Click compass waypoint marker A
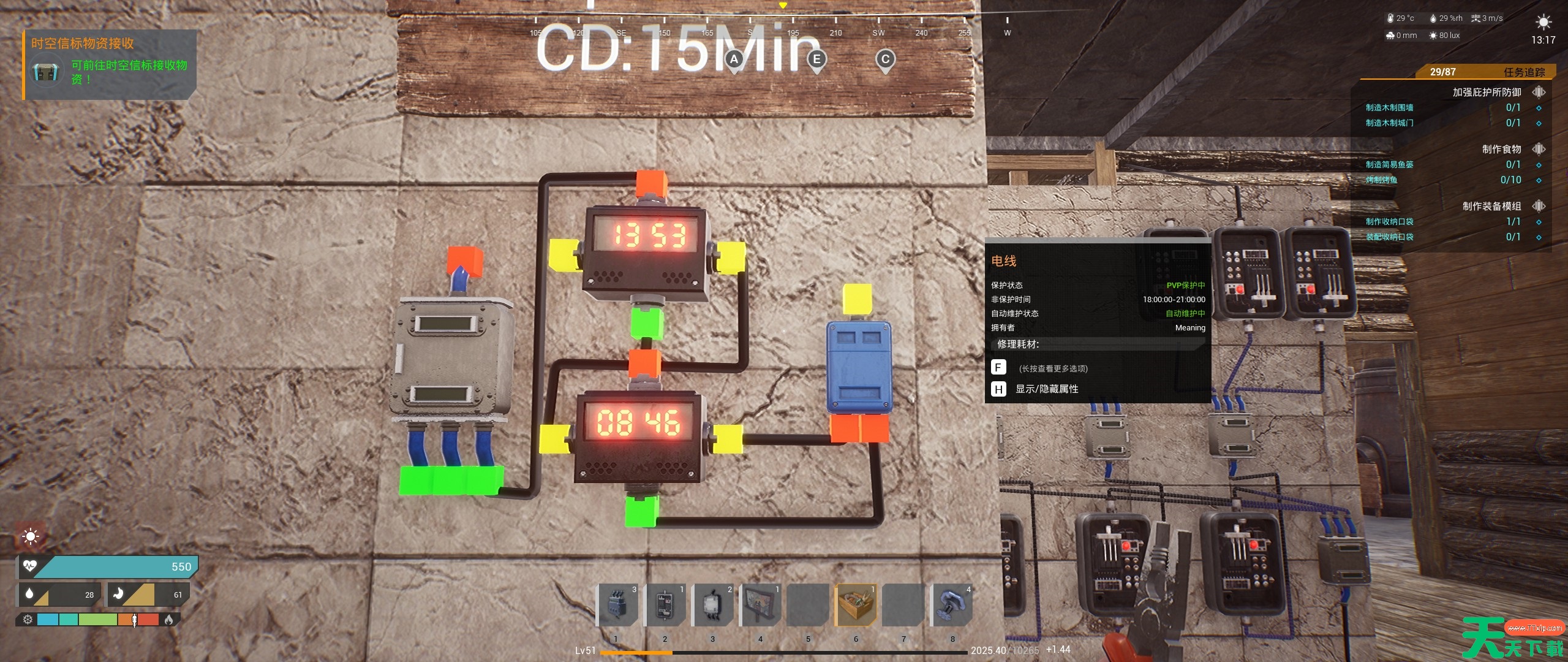The height and width of the screenshot is (662, 1568). [734, 60]
